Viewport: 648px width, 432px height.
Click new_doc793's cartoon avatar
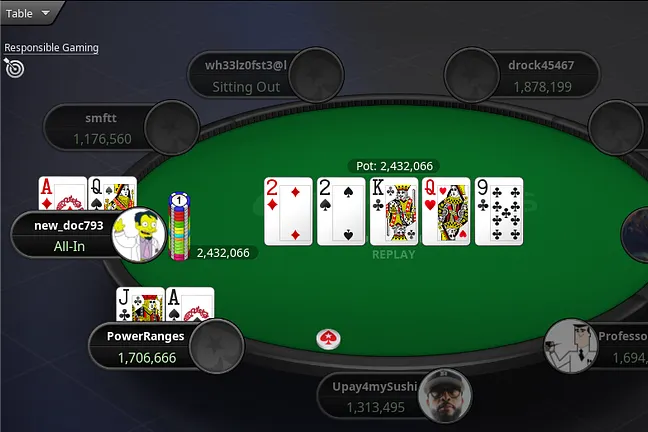(x=137, y=235)
